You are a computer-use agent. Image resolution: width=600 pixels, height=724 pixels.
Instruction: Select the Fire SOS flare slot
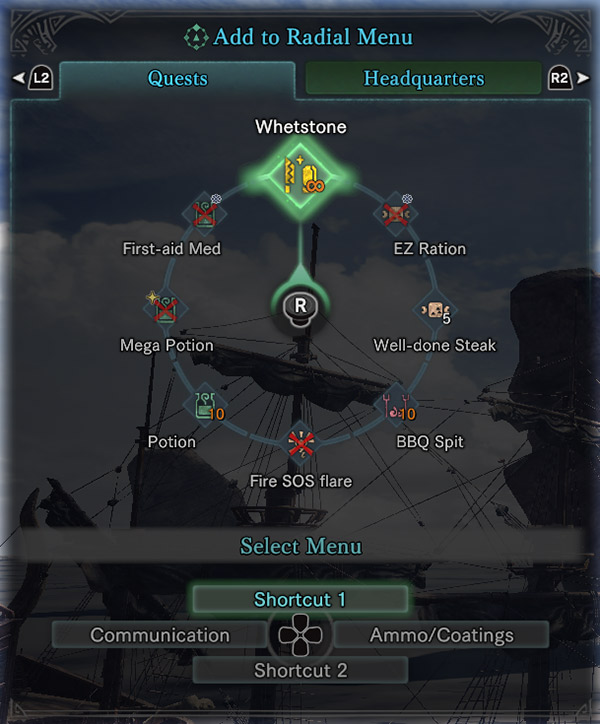pos(300,443)
